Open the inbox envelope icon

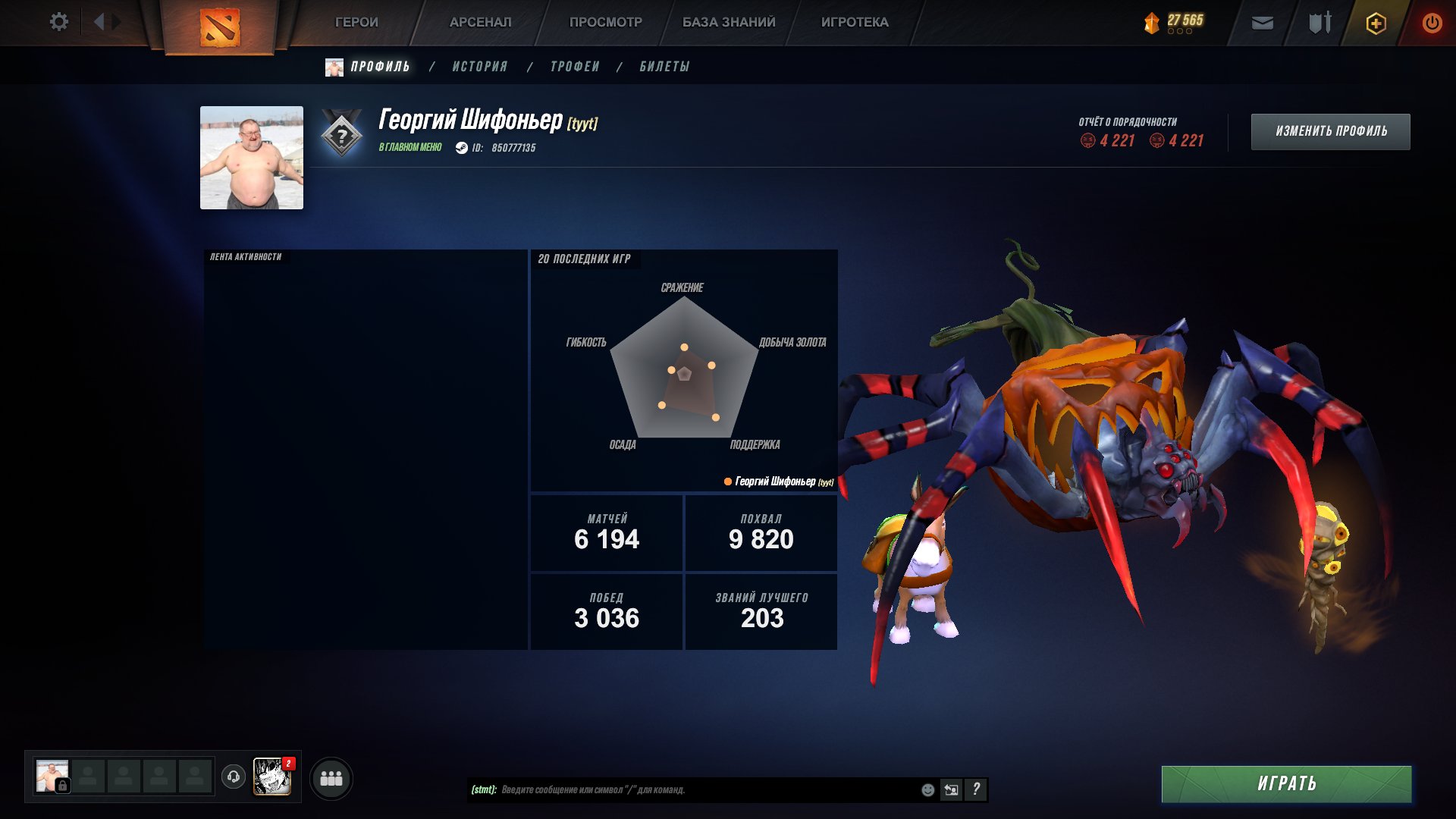1263,23
